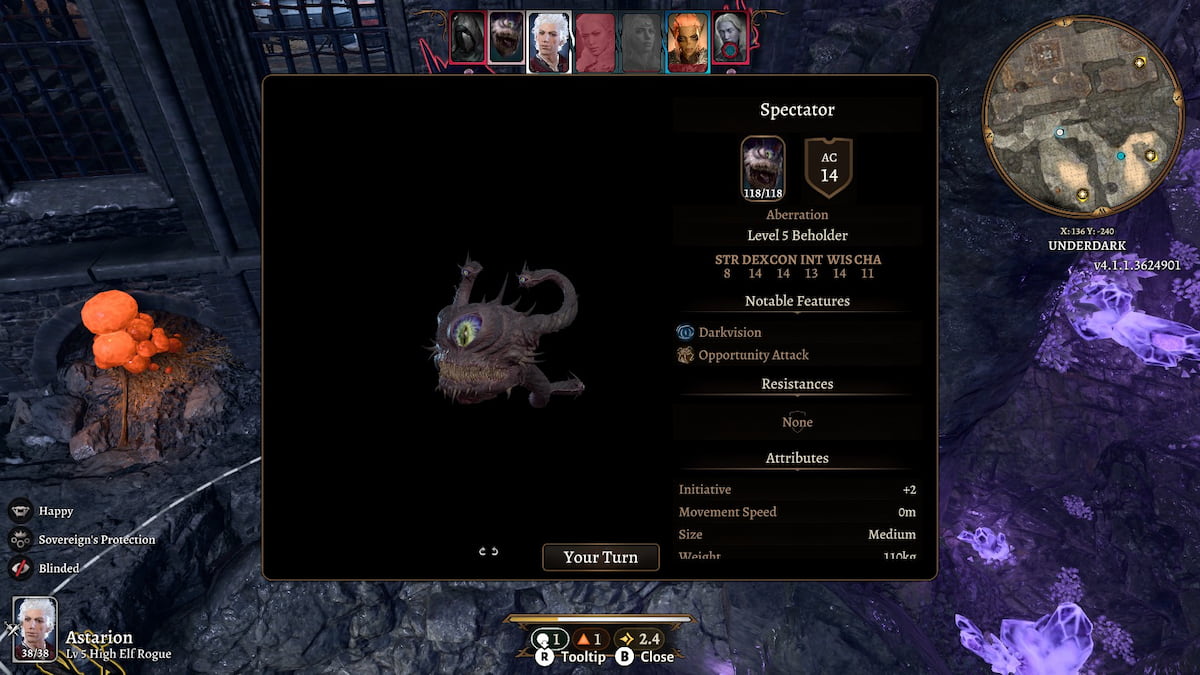Click the Sovereign's Protection status icon
This screenshot has height=675, width=1200.
coord(20,539)
